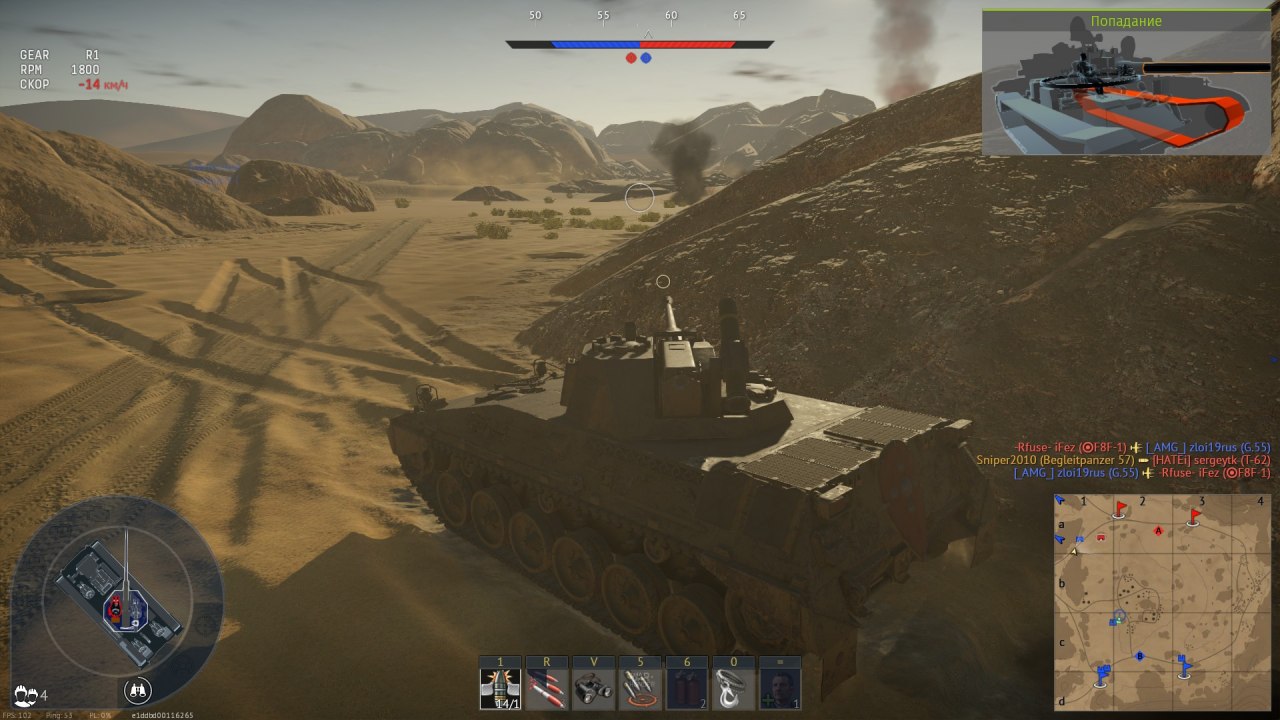This screenshot has height=720, width=1280.
Task: Click capture point B on the minimap
Action: pyautogui.click(x=1139, y=656)
